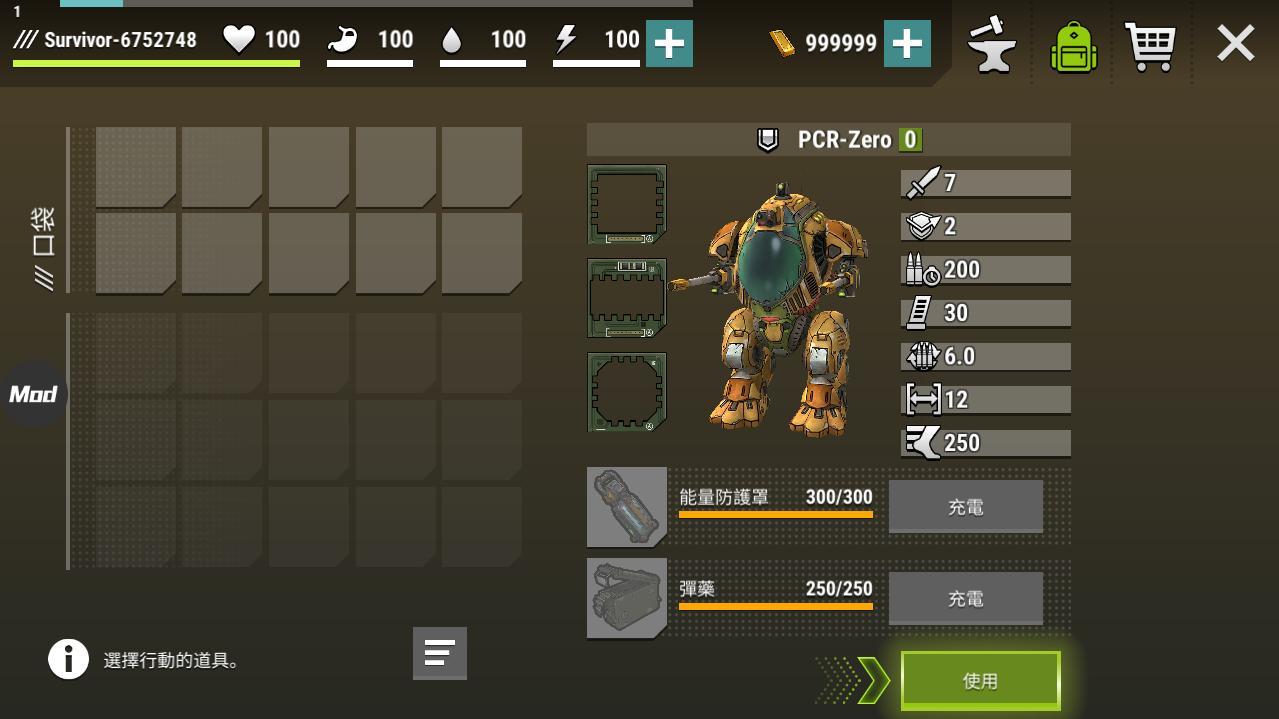Click the green 使用 button

tap(980, 681)
